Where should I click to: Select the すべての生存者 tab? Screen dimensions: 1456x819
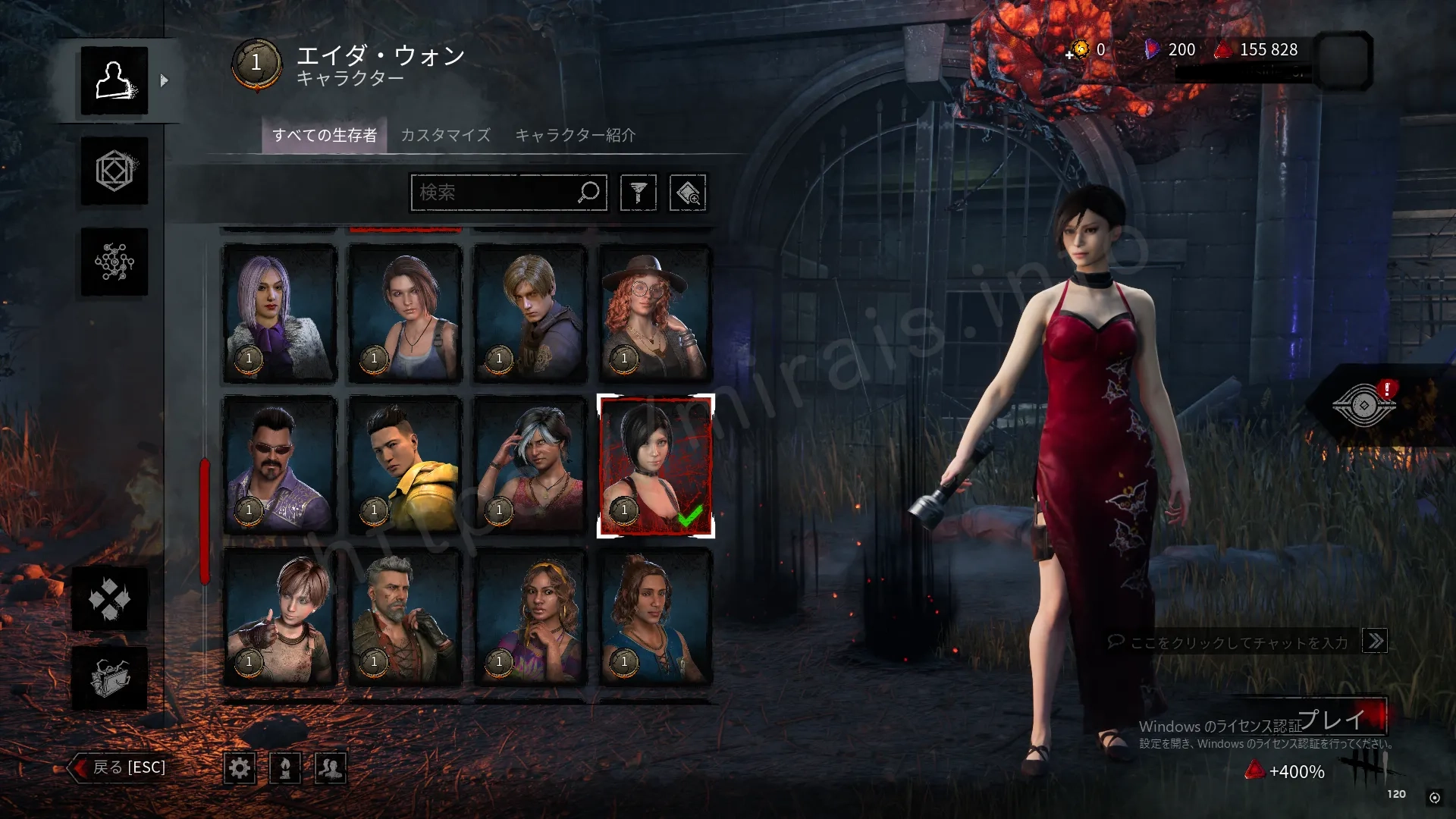click(x=325, y=135)
